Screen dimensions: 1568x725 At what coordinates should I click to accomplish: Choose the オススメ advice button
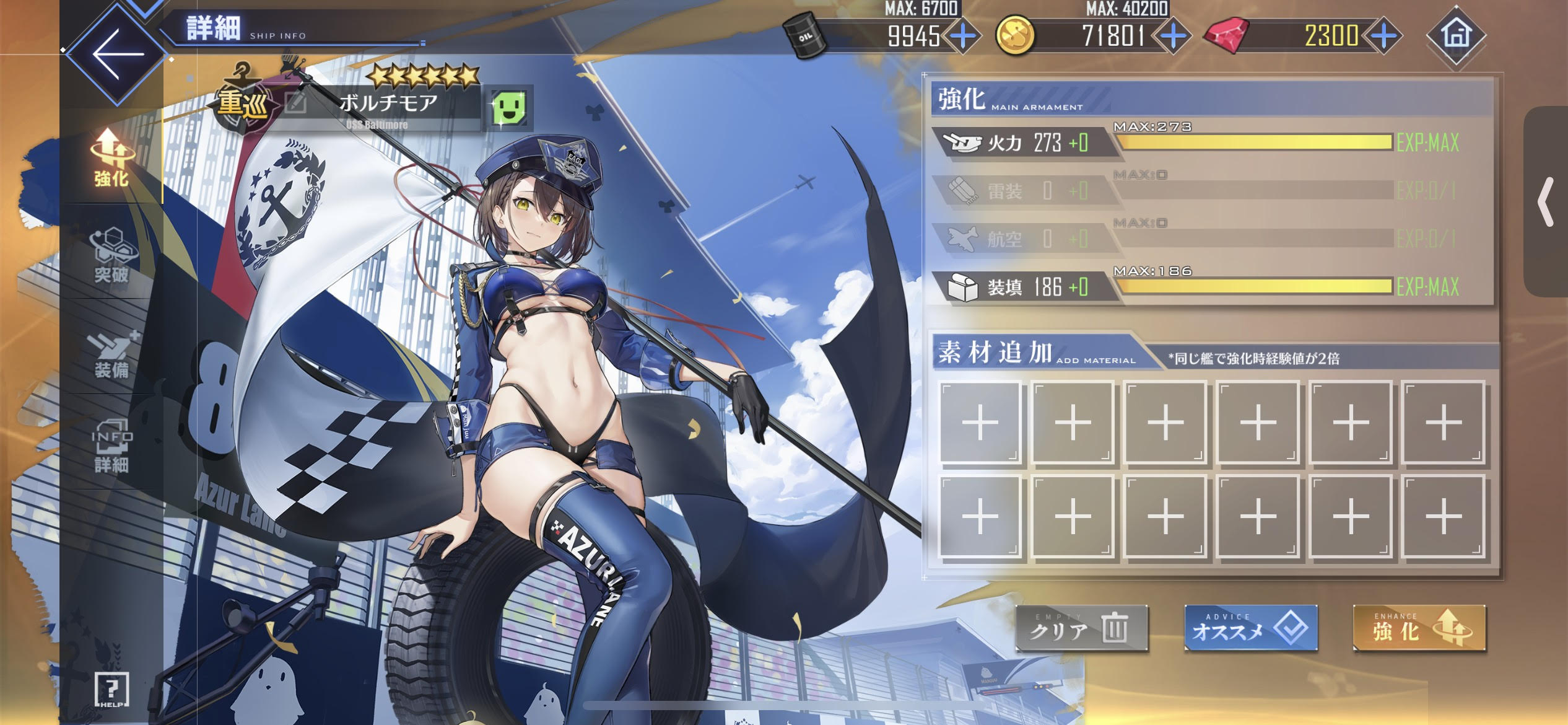[1250, 629]
